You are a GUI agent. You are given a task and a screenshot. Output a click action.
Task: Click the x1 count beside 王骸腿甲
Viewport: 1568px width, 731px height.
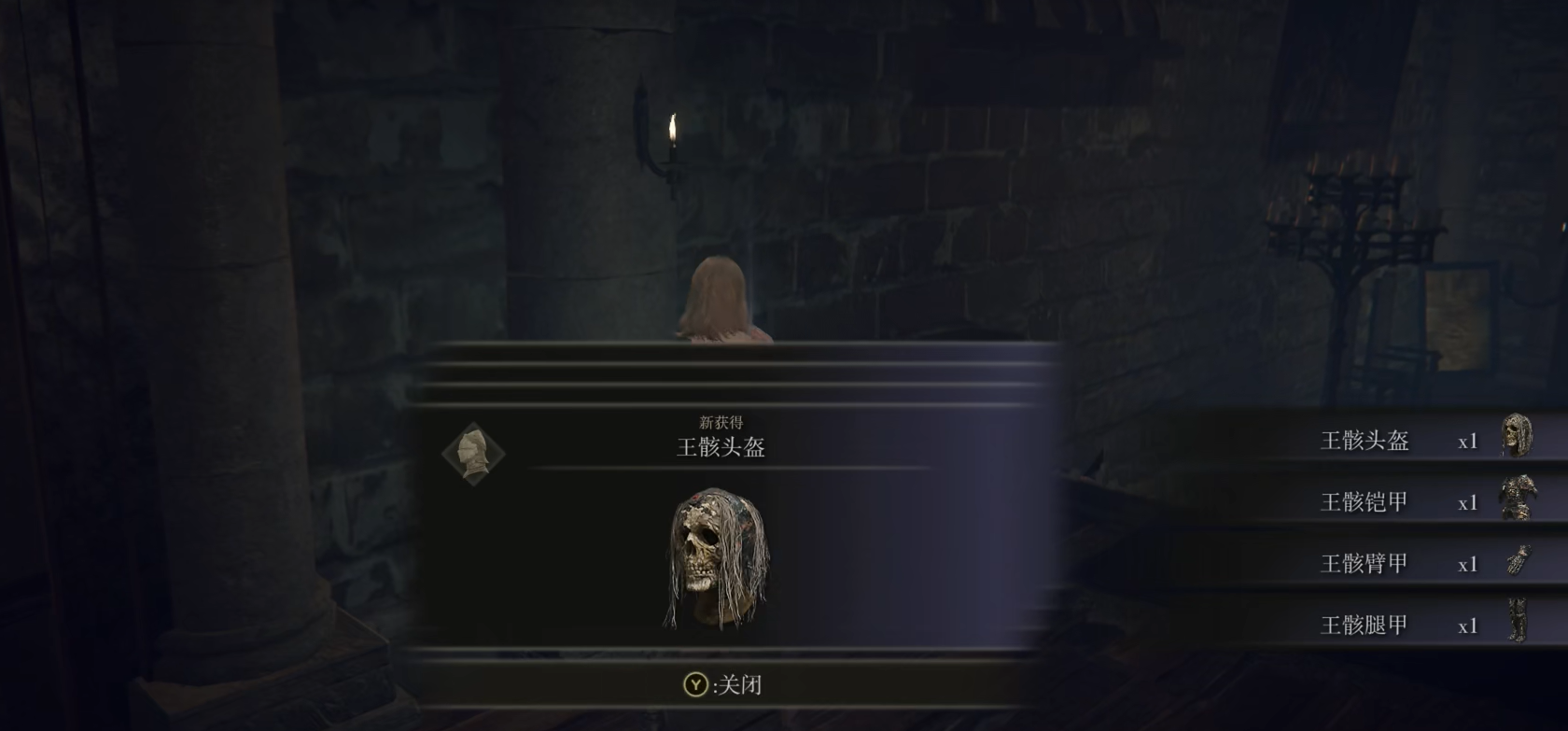click(1468, 623)
